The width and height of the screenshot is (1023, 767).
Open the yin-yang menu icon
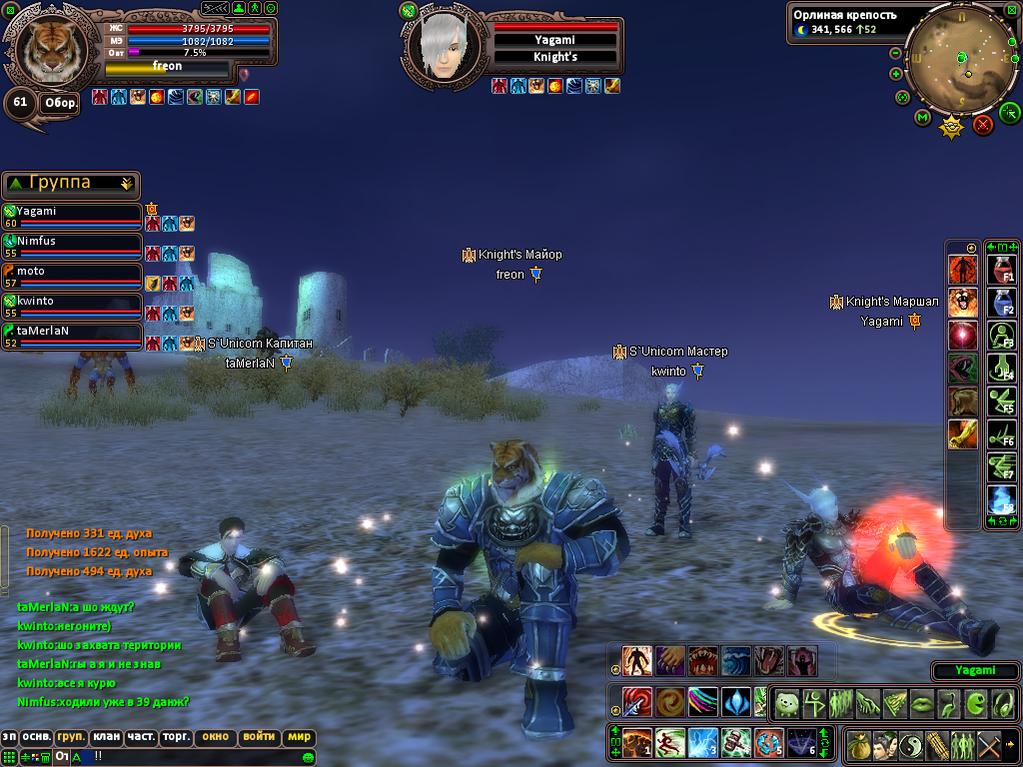[910, 745]
